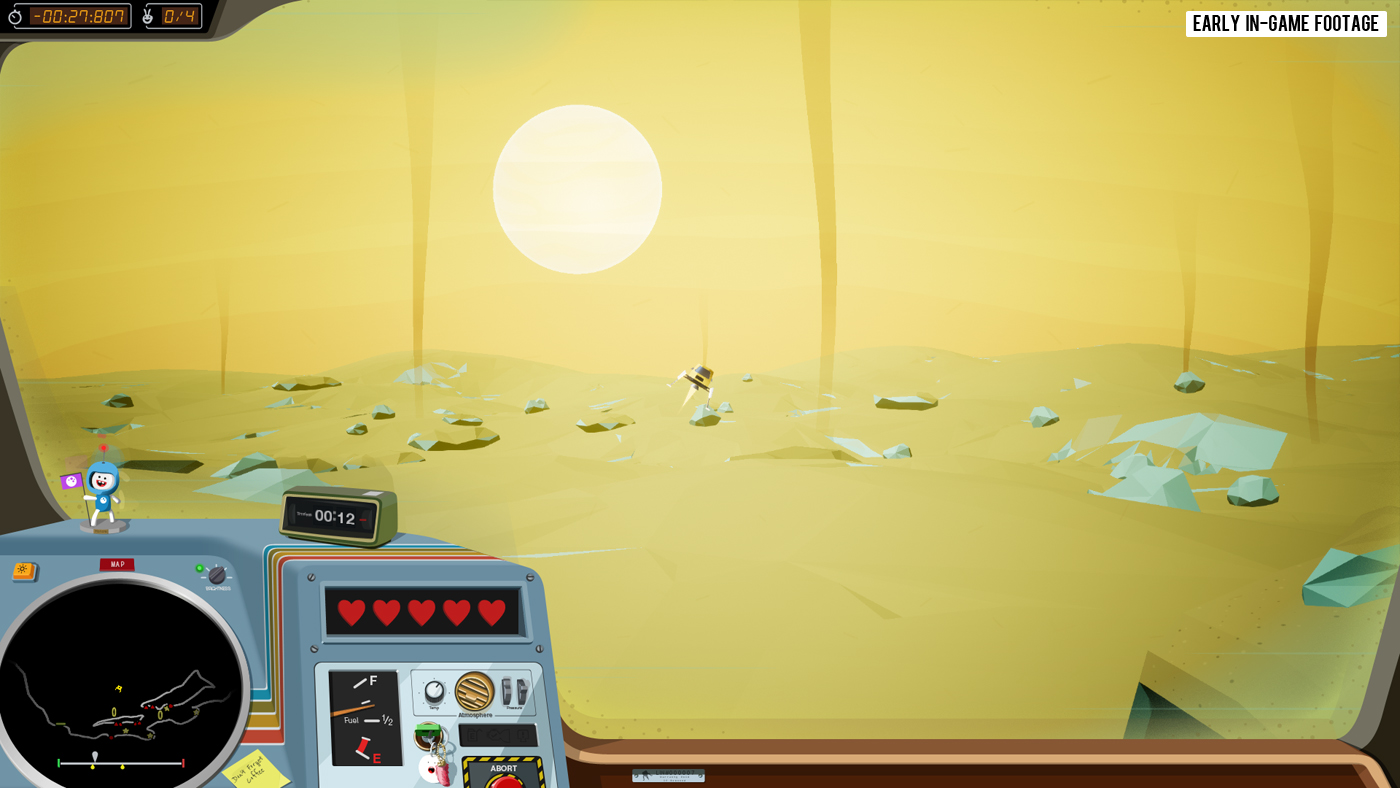Toggle the orange sun light button
The image size is (1400, 788).
24,571
